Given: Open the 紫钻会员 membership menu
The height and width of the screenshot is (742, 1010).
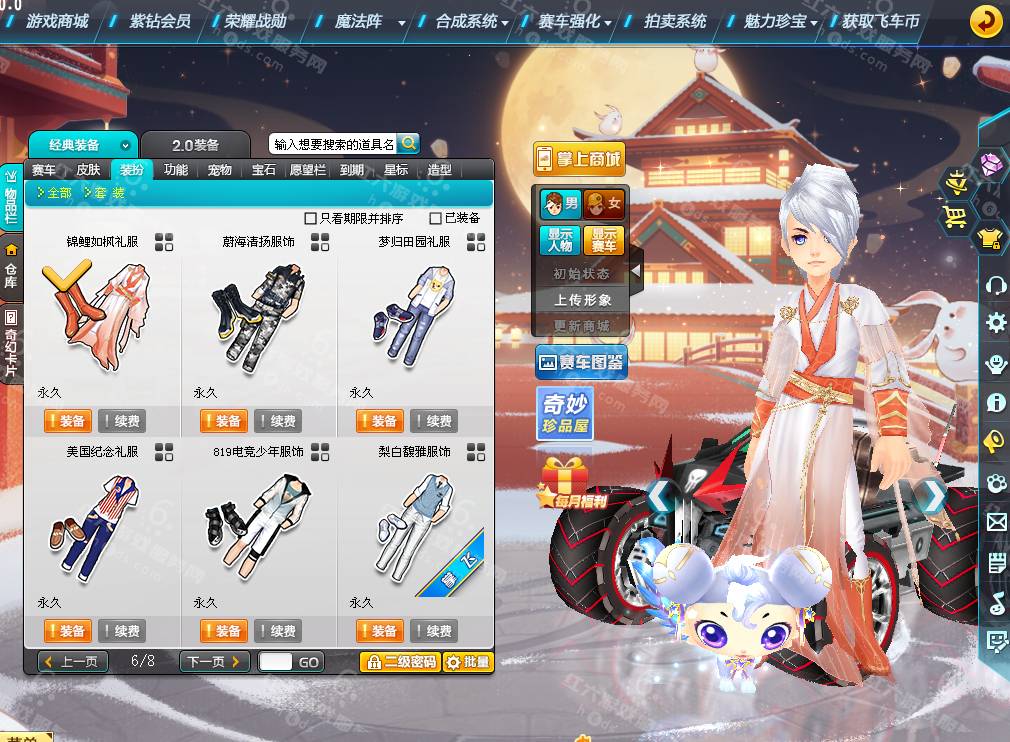Looking at the screenshot, I should pos(160,21).
